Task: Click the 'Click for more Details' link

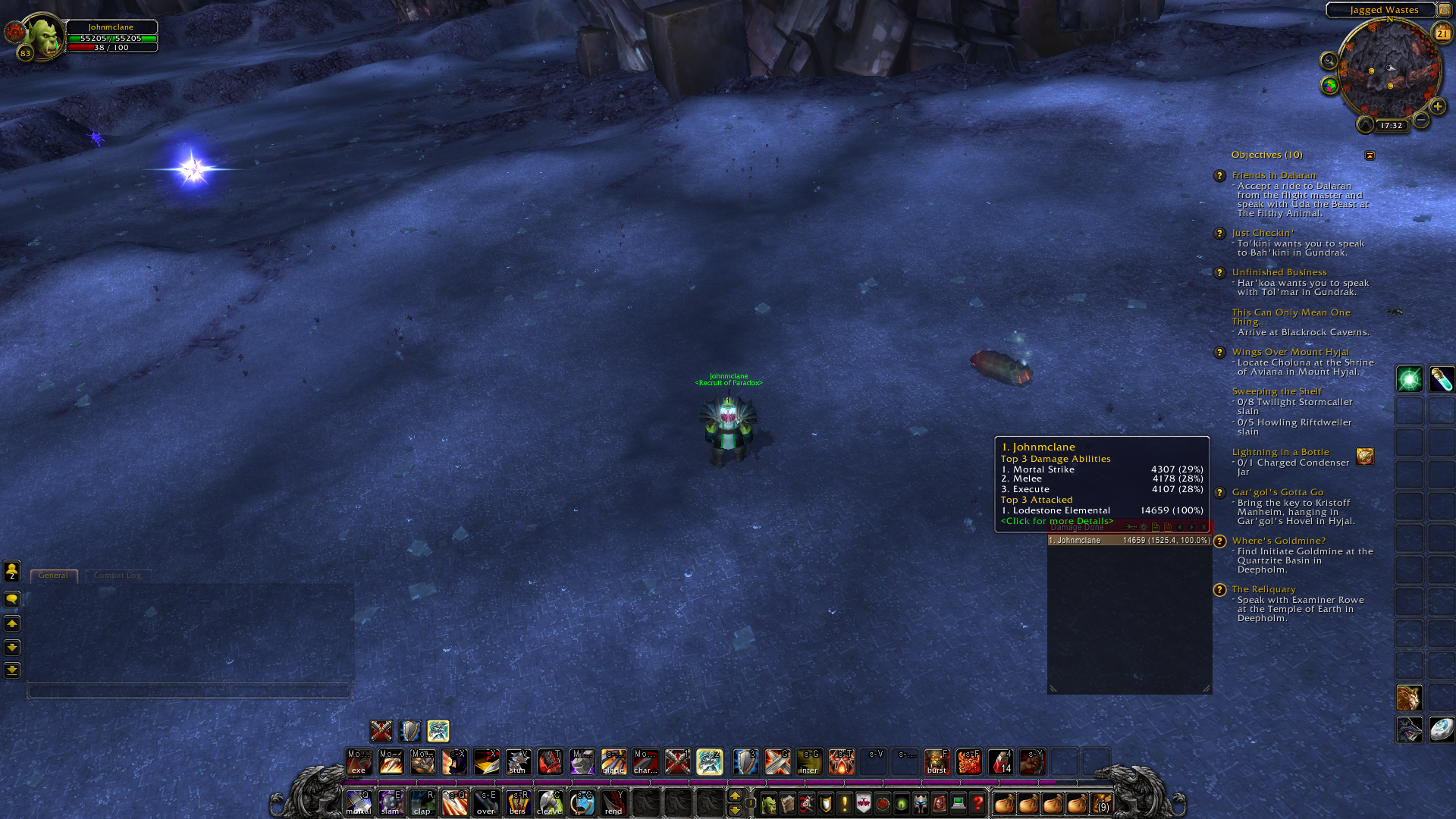Action: [1056, 521]
